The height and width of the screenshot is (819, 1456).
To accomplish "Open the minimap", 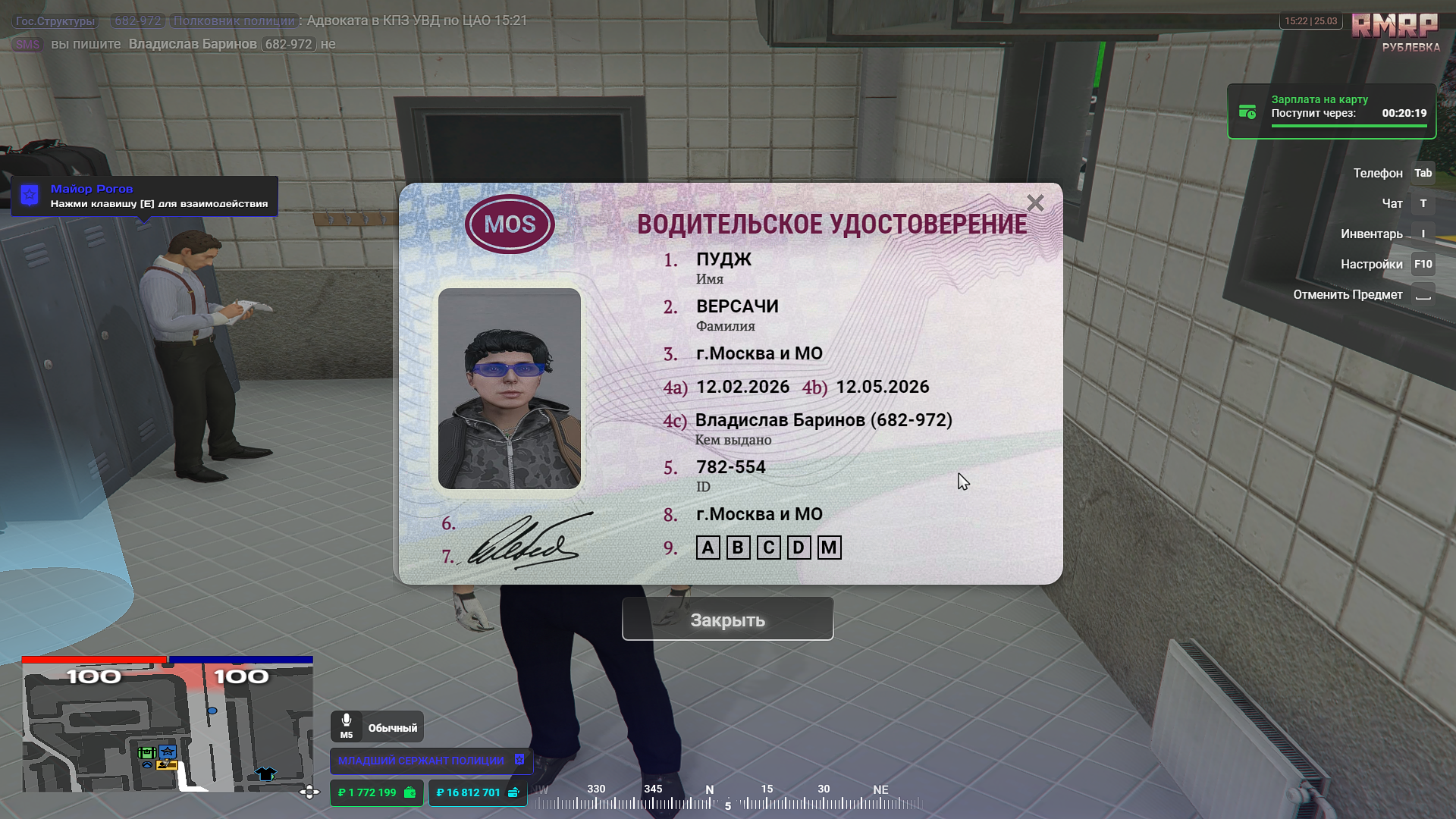I will pyautogui.click(x=167, y=728).
